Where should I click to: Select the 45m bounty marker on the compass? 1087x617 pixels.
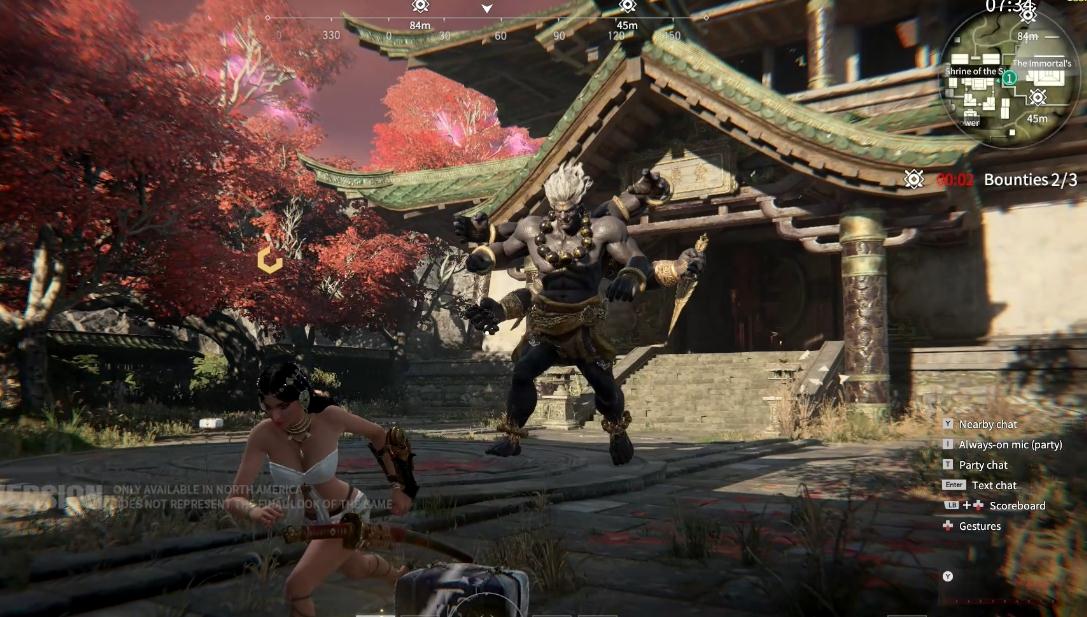tap(627, 6)
